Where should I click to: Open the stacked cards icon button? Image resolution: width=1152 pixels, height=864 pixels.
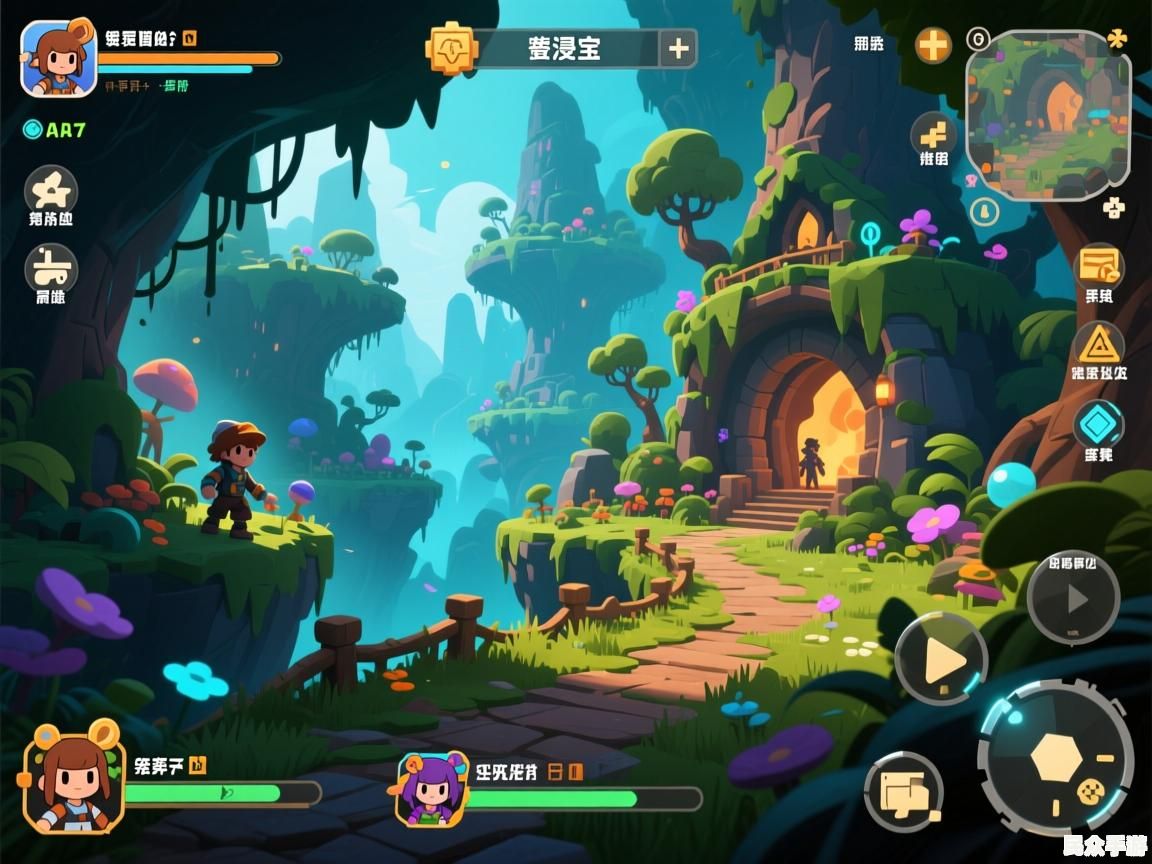903,792
